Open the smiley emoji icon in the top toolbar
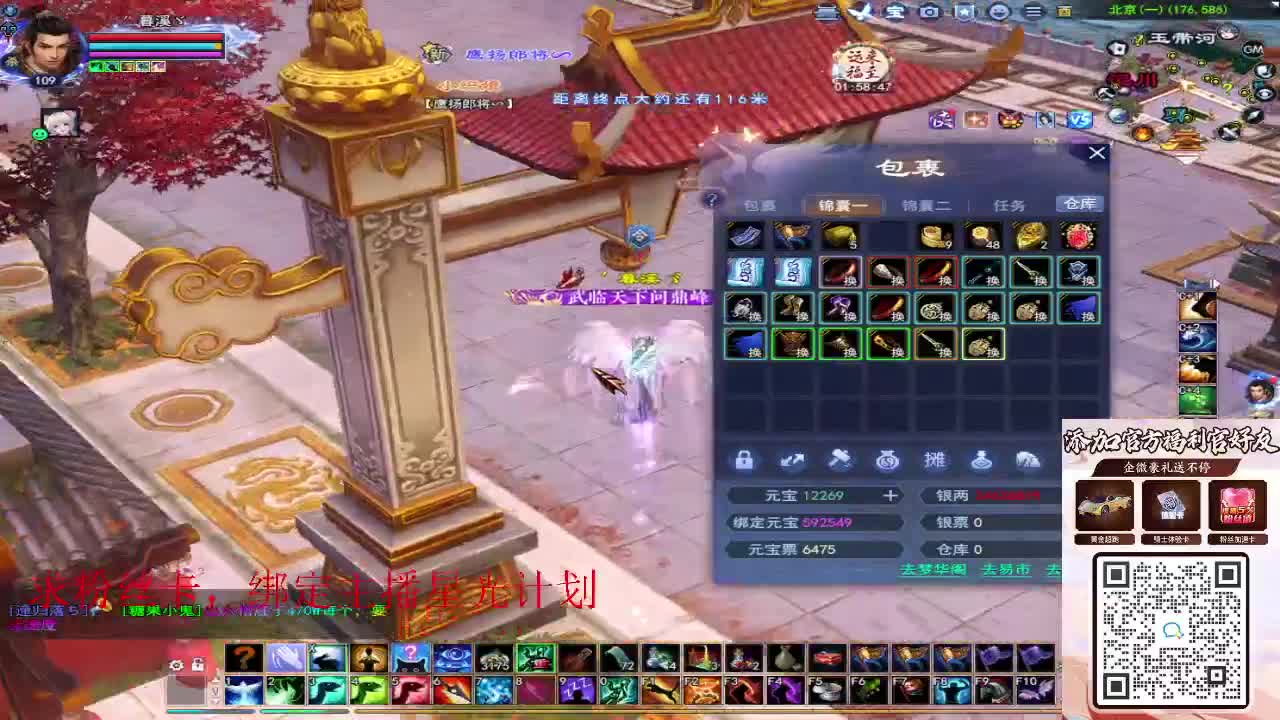The image size is (1280, 720). [x=1000, y=12]
